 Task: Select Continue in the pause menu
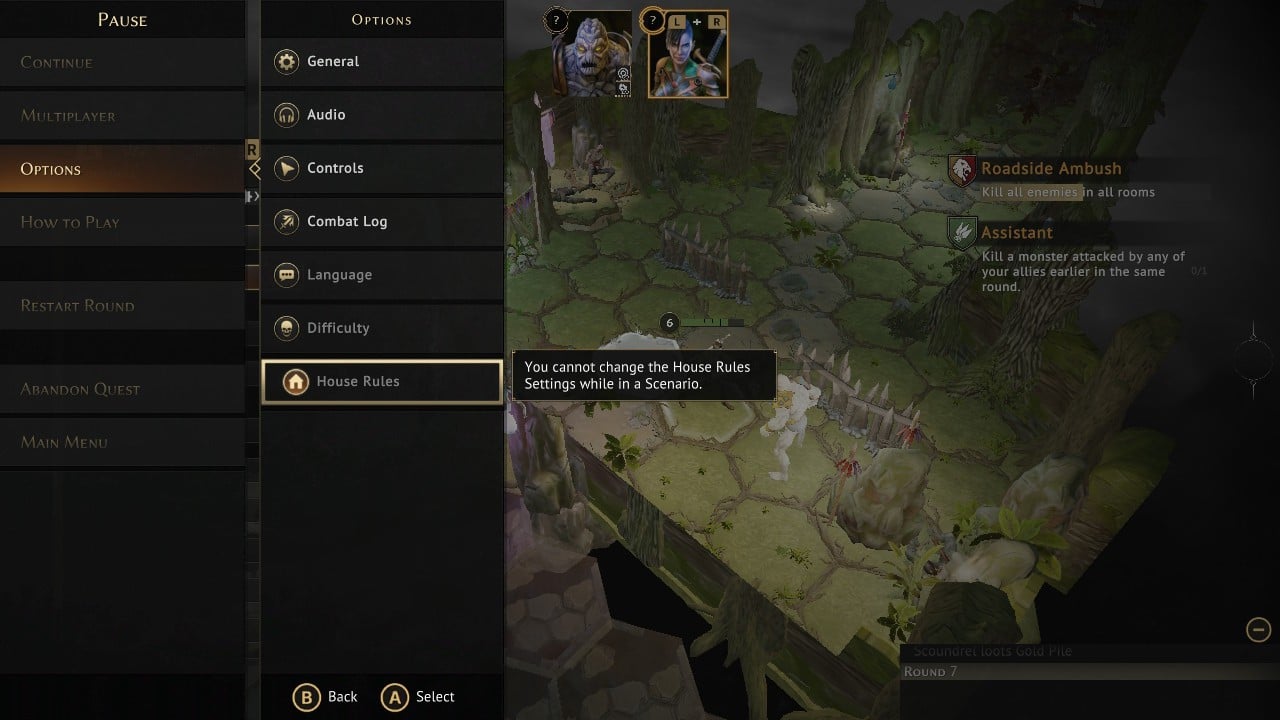click(x=57, y=63)
